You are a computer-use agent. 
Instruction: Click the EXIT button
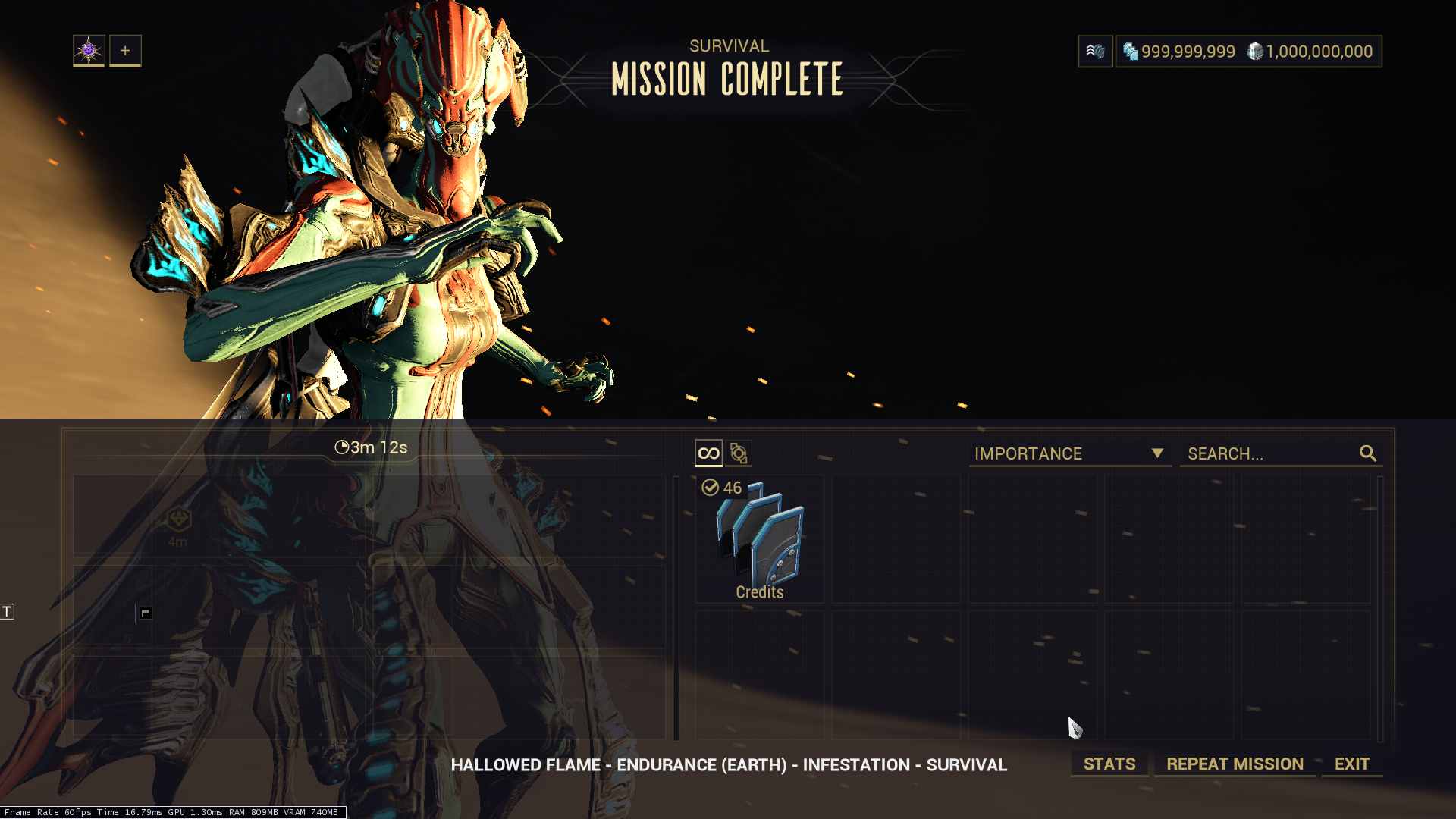point(1351,764)
